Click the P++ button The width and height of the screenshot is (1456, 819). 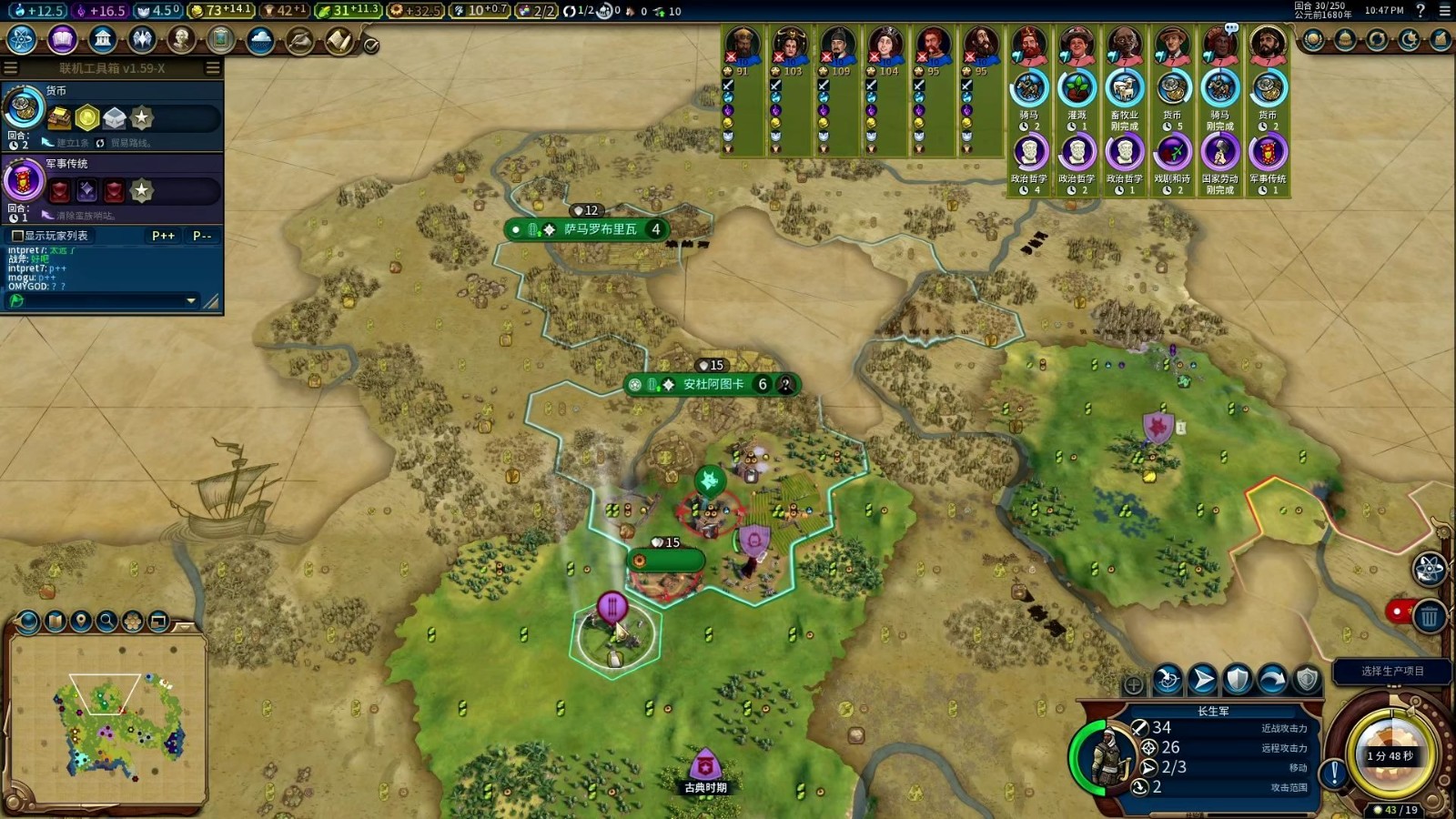coord(164,236)
